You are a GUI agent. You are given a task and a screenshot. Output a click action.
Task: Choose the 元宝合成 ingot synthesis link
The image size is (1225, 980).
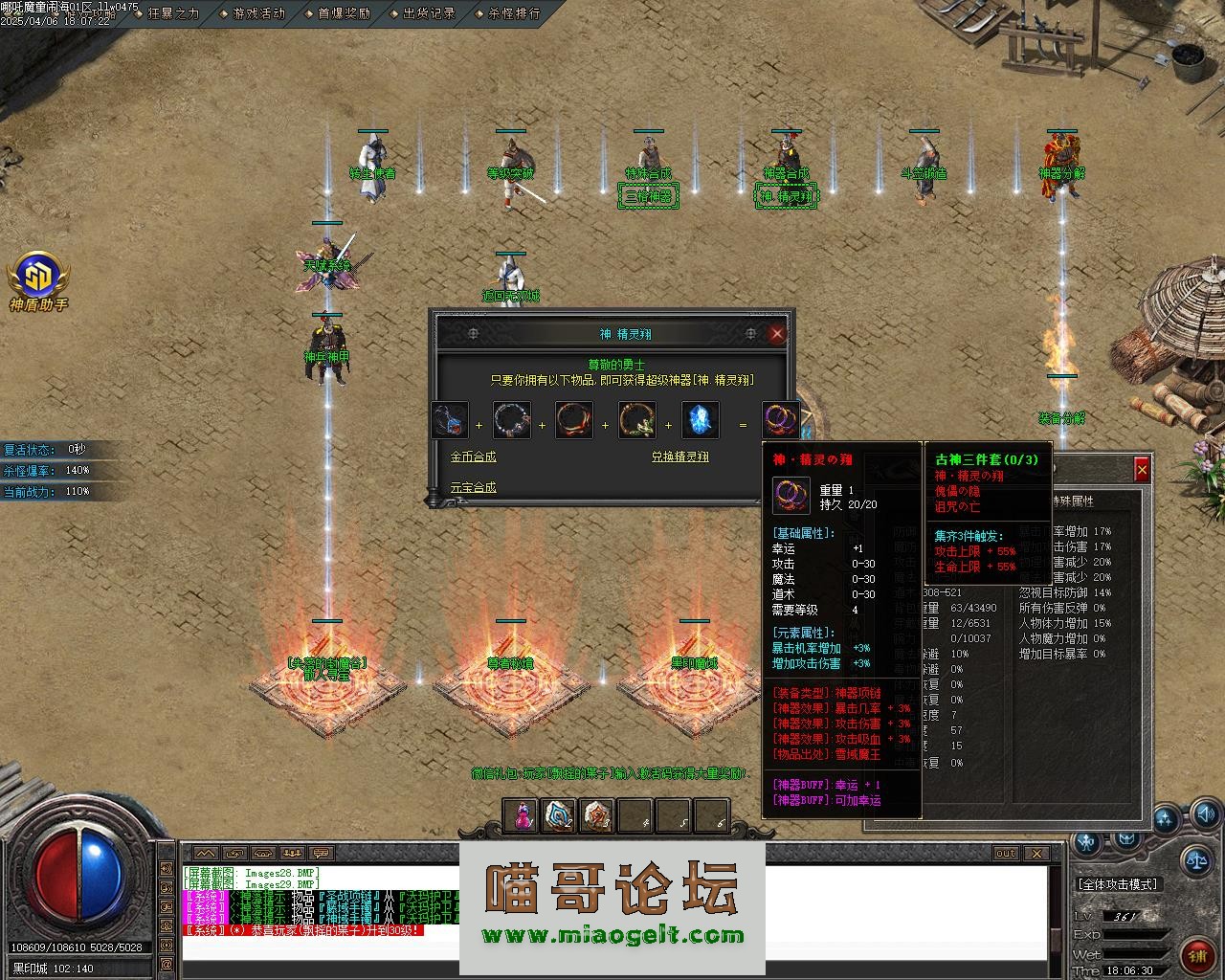pyautogui.click(x=473, y=487)
